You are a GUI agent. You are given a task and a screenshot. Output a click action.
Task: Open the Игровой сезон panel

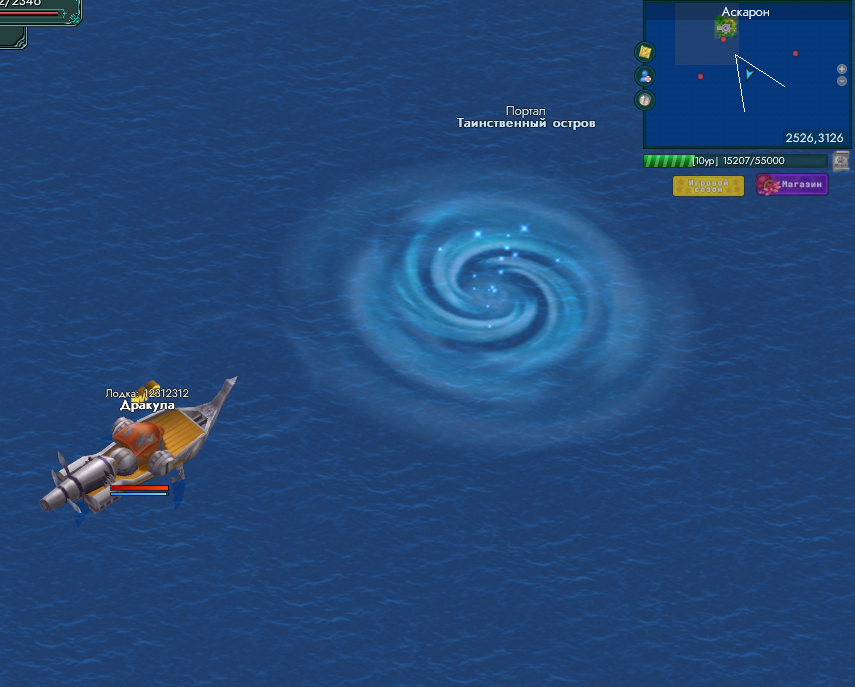tap(708, 186)
